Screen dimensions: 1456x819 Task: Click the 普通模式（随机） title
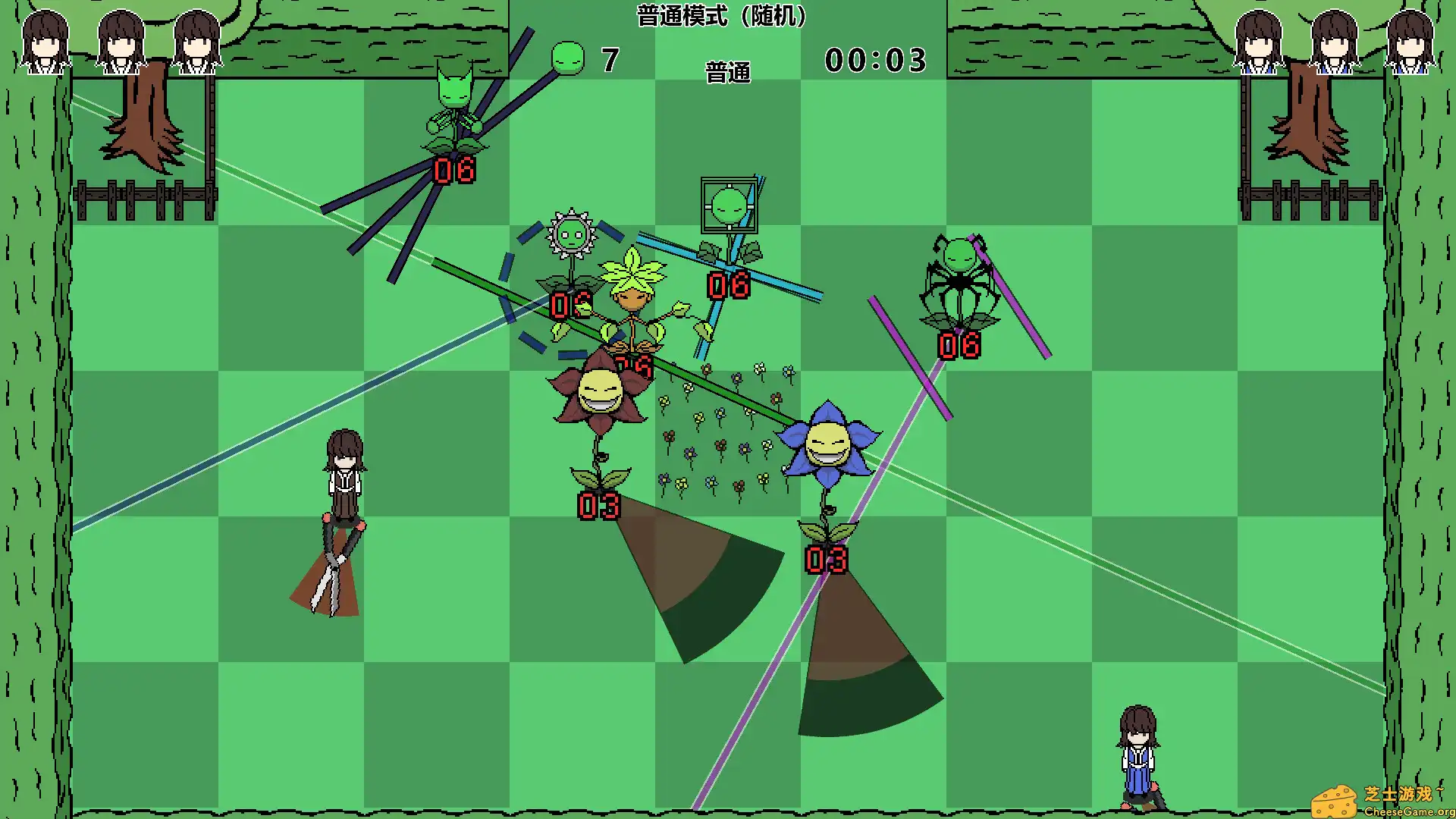tap(720, 17)
